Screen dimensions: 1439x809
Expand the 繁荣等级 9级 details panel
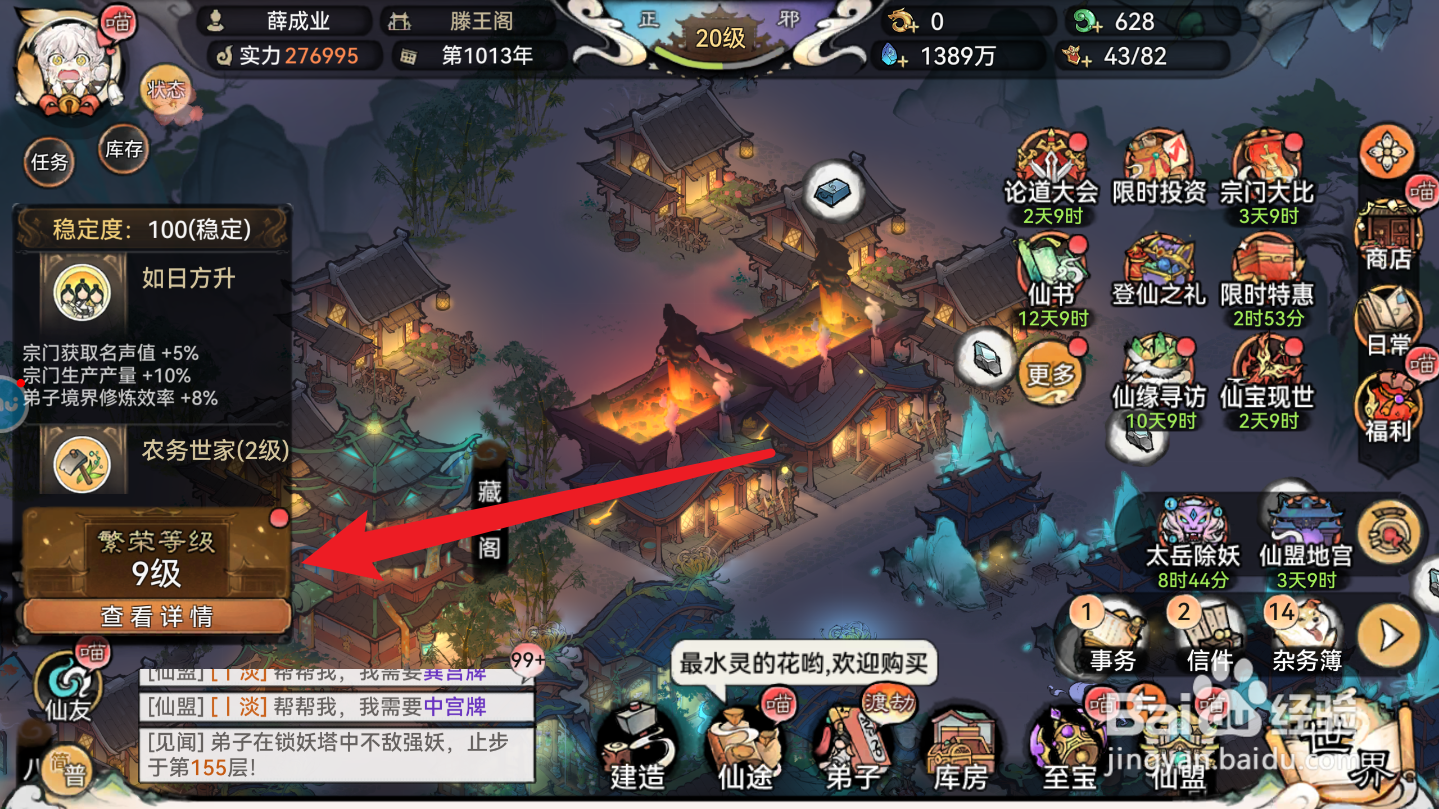[156, 550]
